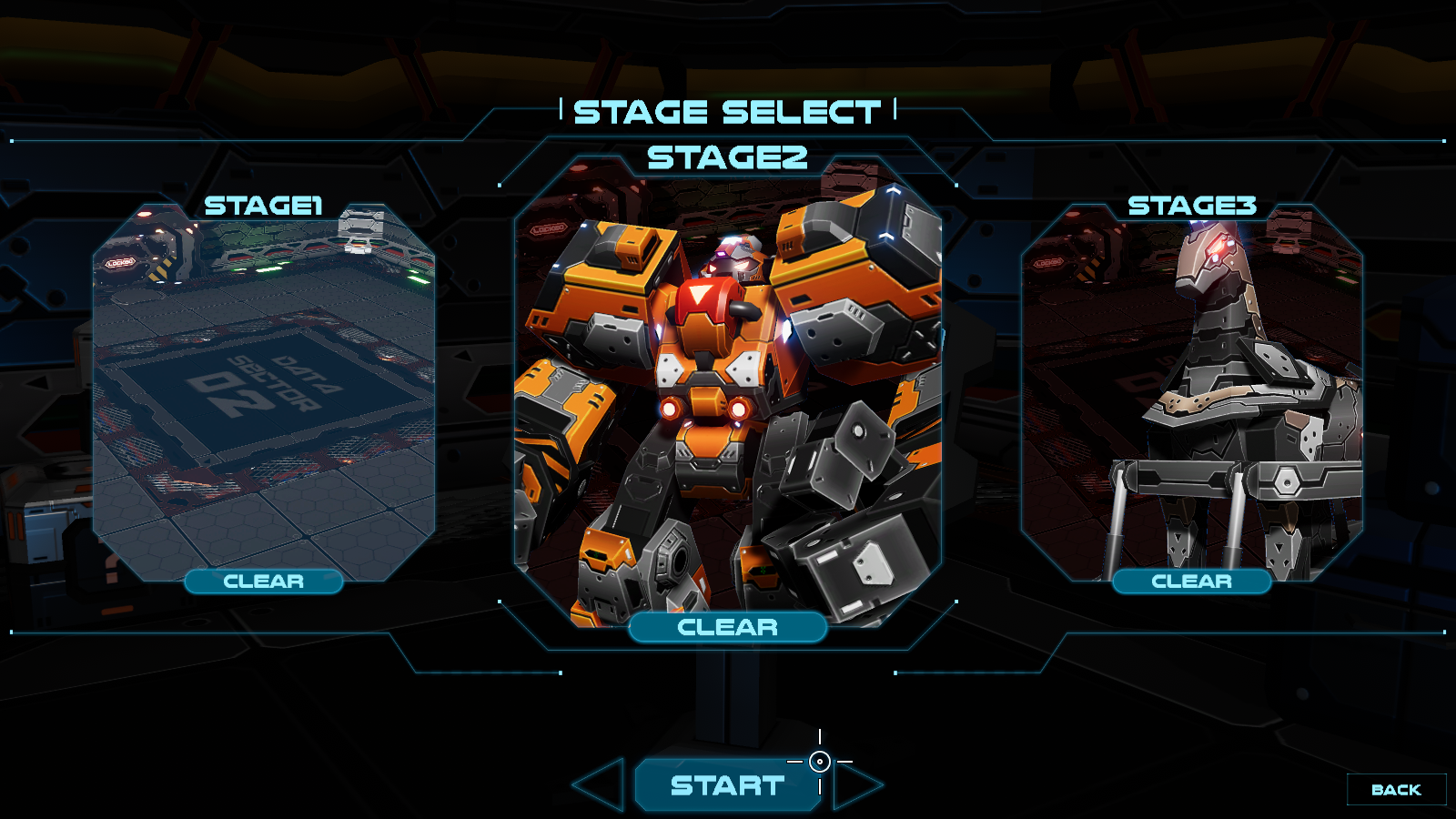Select the Stage 1 arena tile
Viewport: 1456px width, 819px height.
pos(264,391)
